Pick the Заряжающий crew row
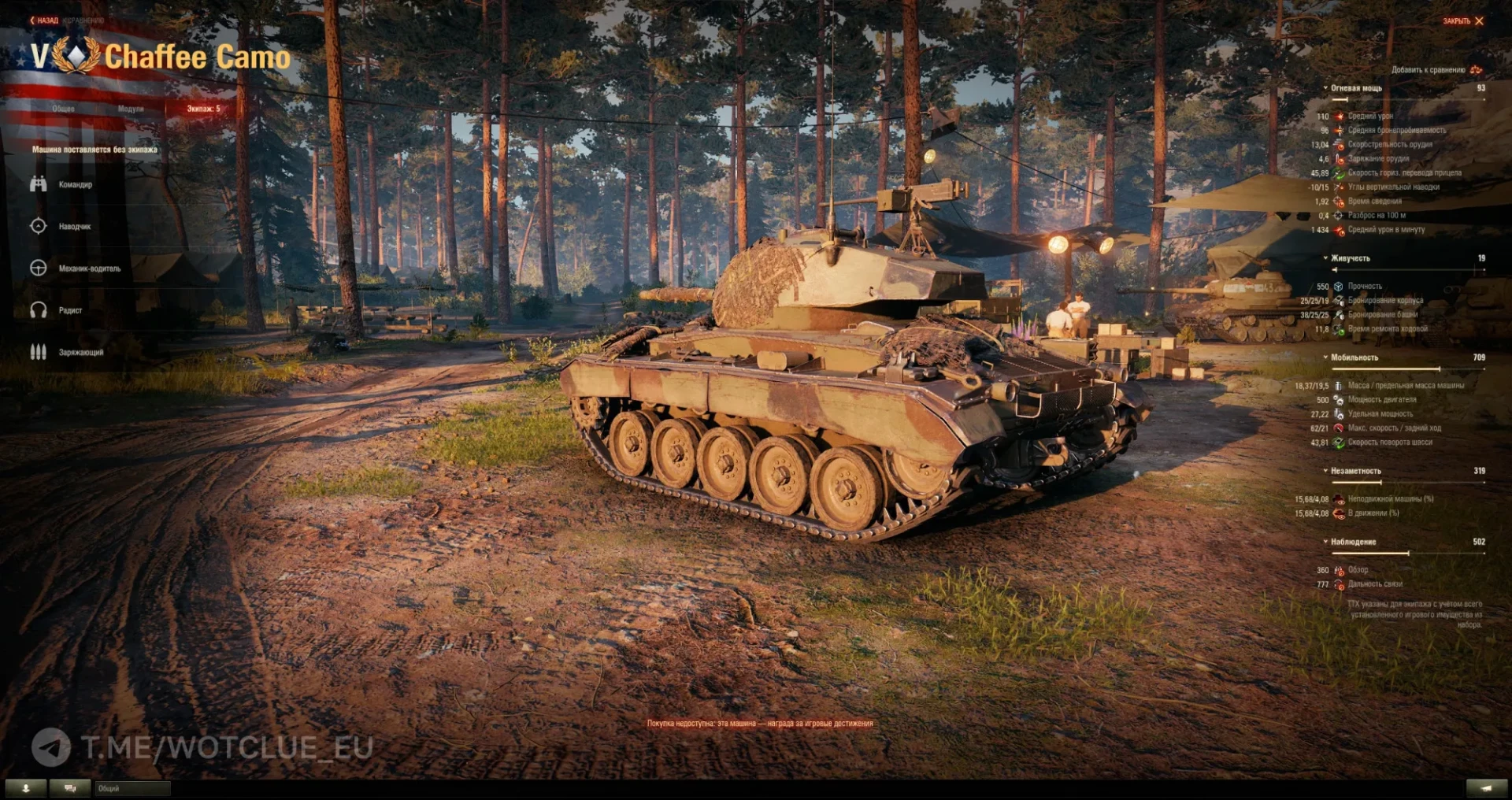 pyautogui.click(x=80, y=352)
